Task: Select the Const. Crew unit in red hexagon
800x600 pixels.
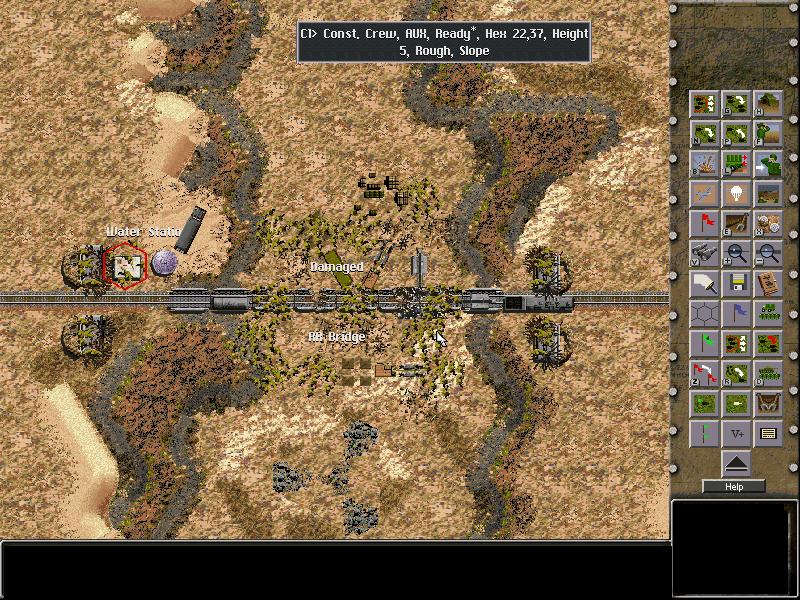Action: 126,266
